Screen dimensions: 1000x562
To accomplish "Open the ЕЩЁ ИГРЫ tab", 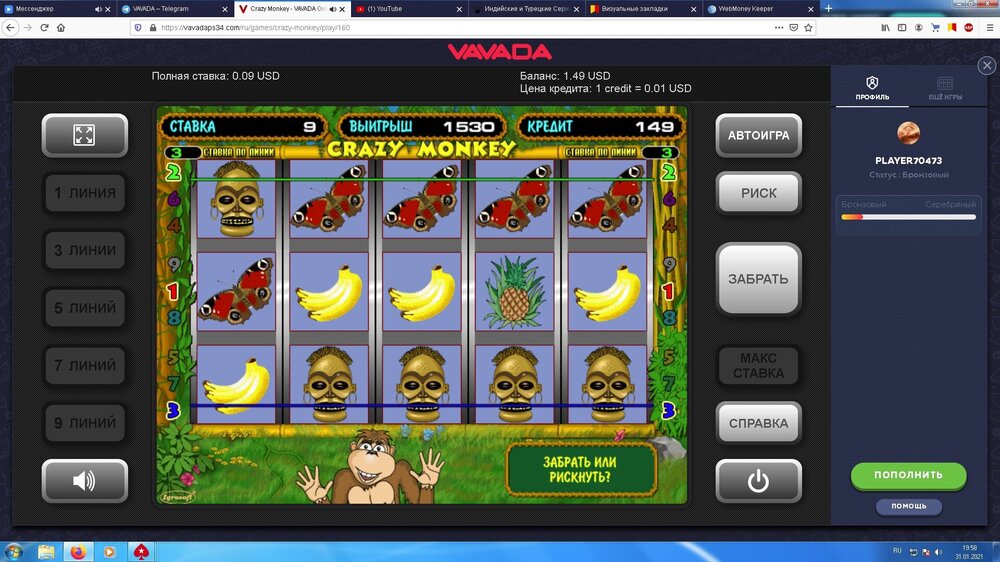I will (x=945, y=88).
